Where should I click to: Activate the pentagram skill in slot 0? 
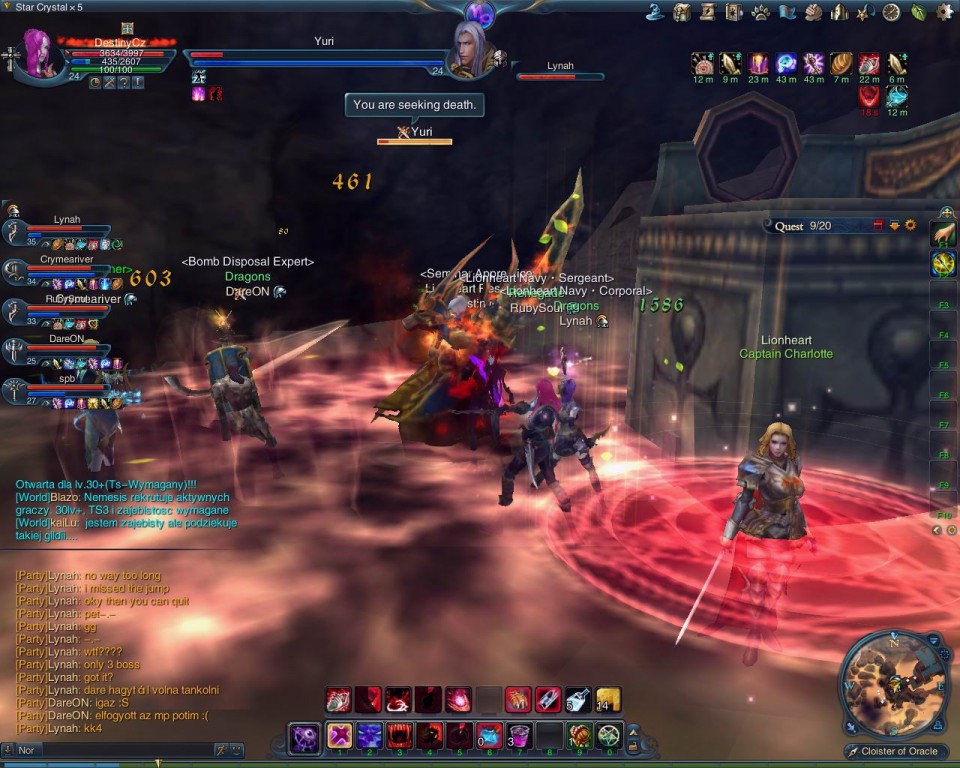[607, 737]
